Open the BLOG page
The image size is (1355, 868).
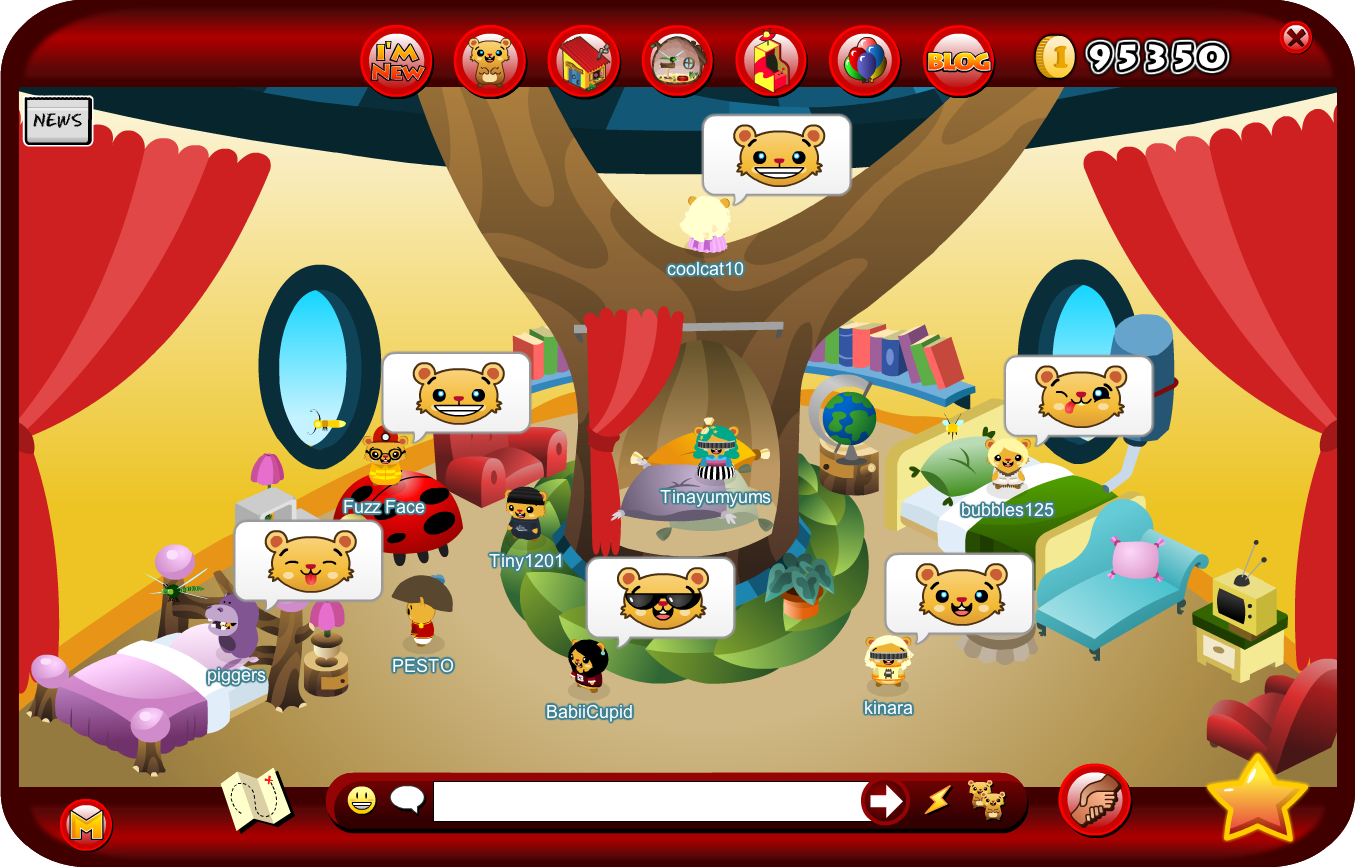pos(958,60)
